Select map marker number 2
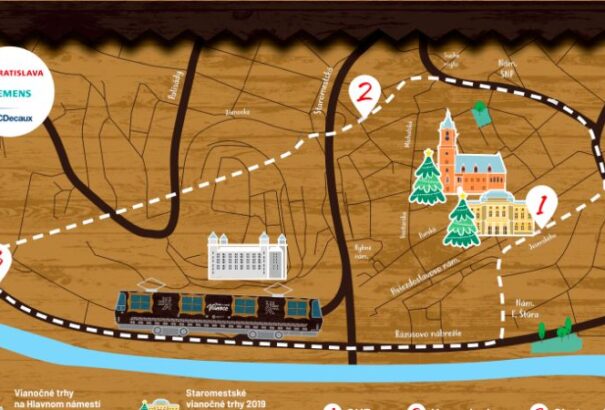 pyautogui.click(x=366, y=94)
